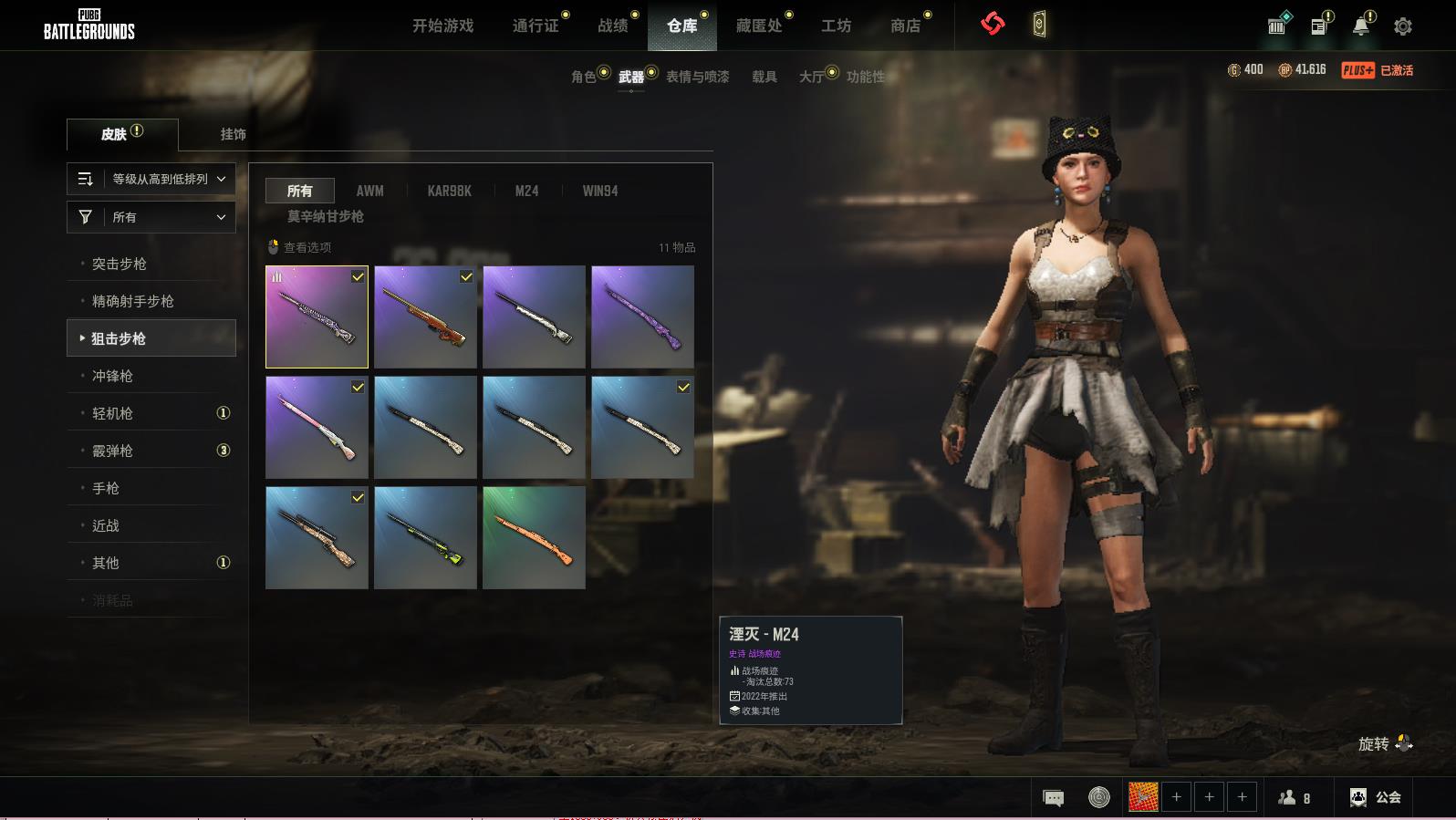
Task: Filter skins by 莫辛纳甘步枪
Action: pos(326,216)
